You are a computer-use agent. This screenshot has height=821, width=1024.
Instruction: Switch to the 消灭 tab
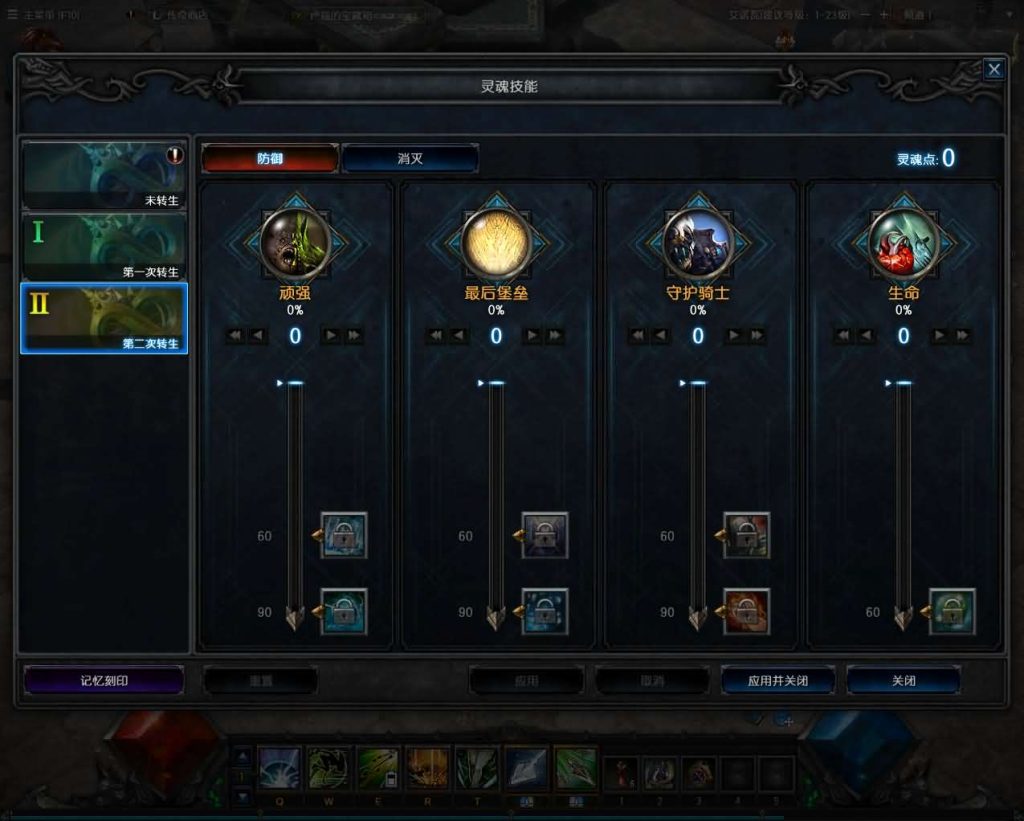(x=410, y=159)
